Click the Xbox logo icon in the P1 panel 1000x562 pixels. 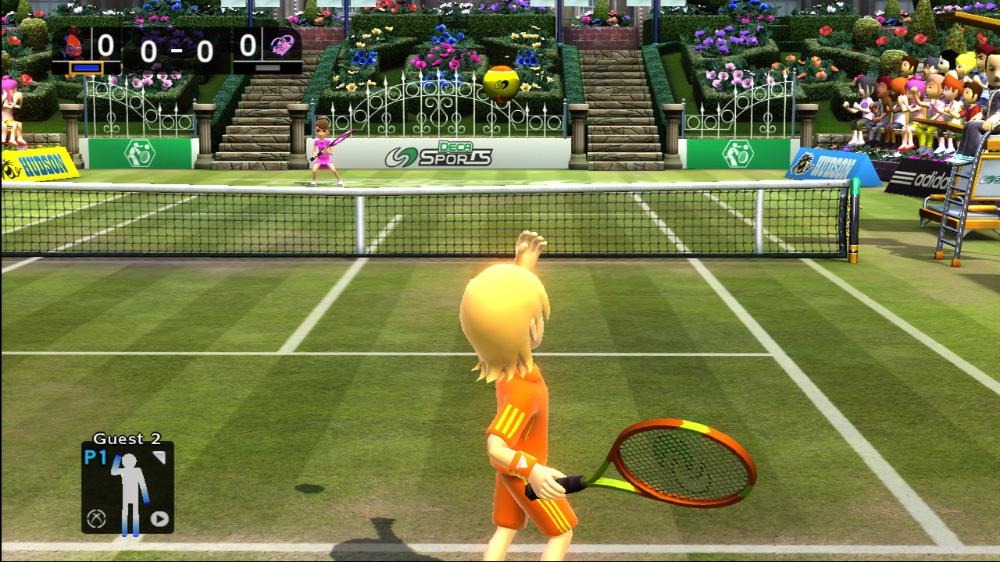97,519
